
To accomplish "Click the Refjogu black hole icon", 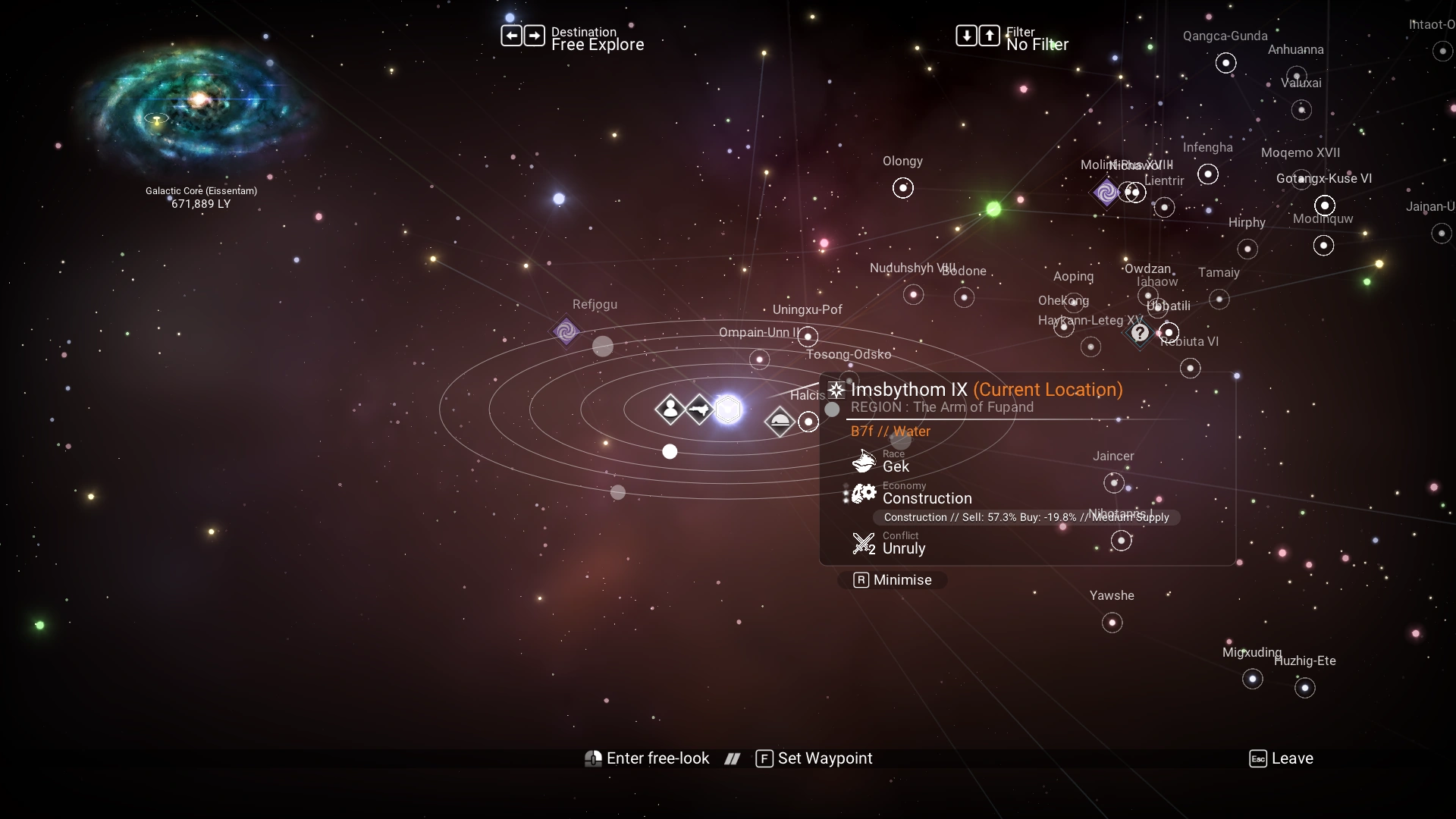I will (x=565, y=331).
